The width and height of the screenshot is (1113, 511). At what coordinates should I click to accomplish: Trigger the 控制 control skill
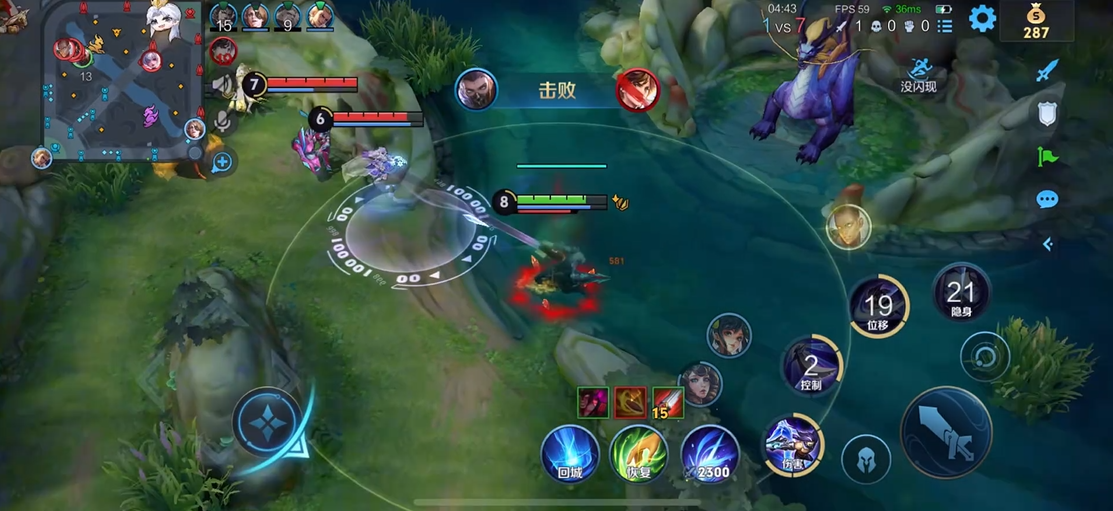point(811,366)
